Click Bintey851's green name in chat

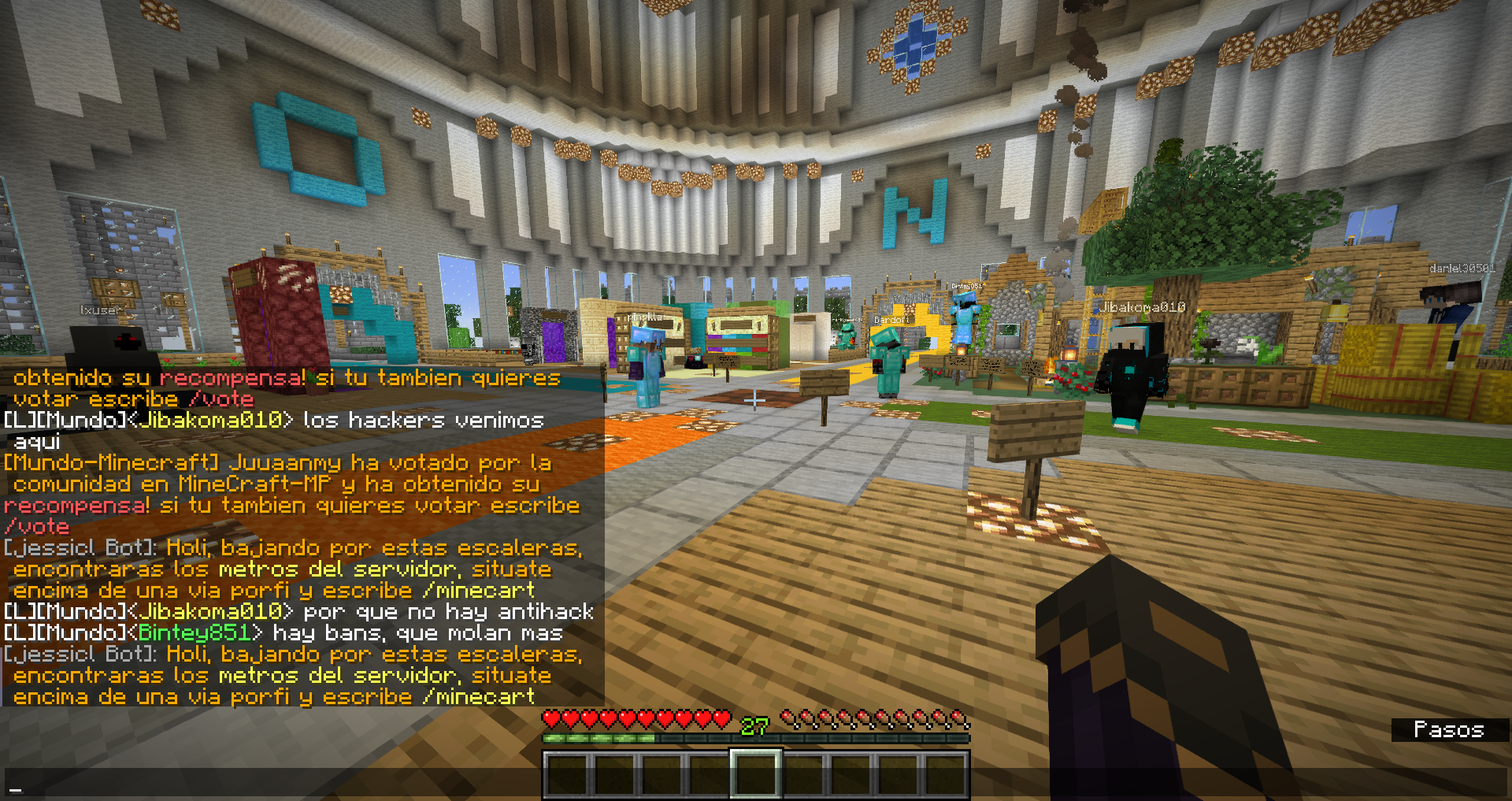[x=194, y=632]
